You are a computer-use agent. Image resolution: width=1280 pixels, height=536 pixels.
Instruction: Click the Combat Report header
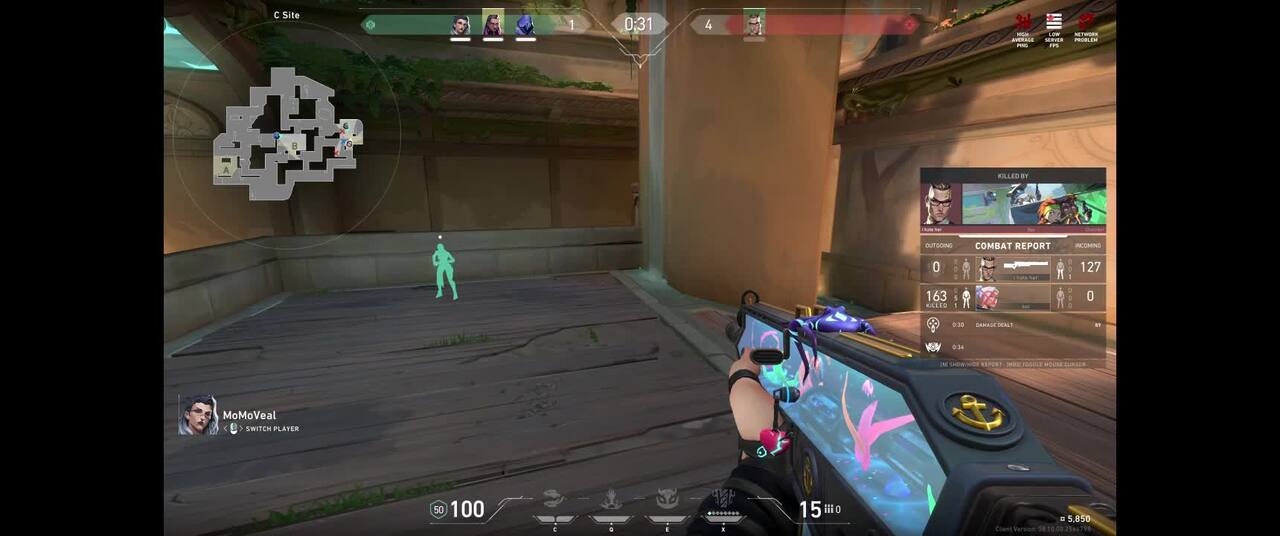(x=1012, y=246)
